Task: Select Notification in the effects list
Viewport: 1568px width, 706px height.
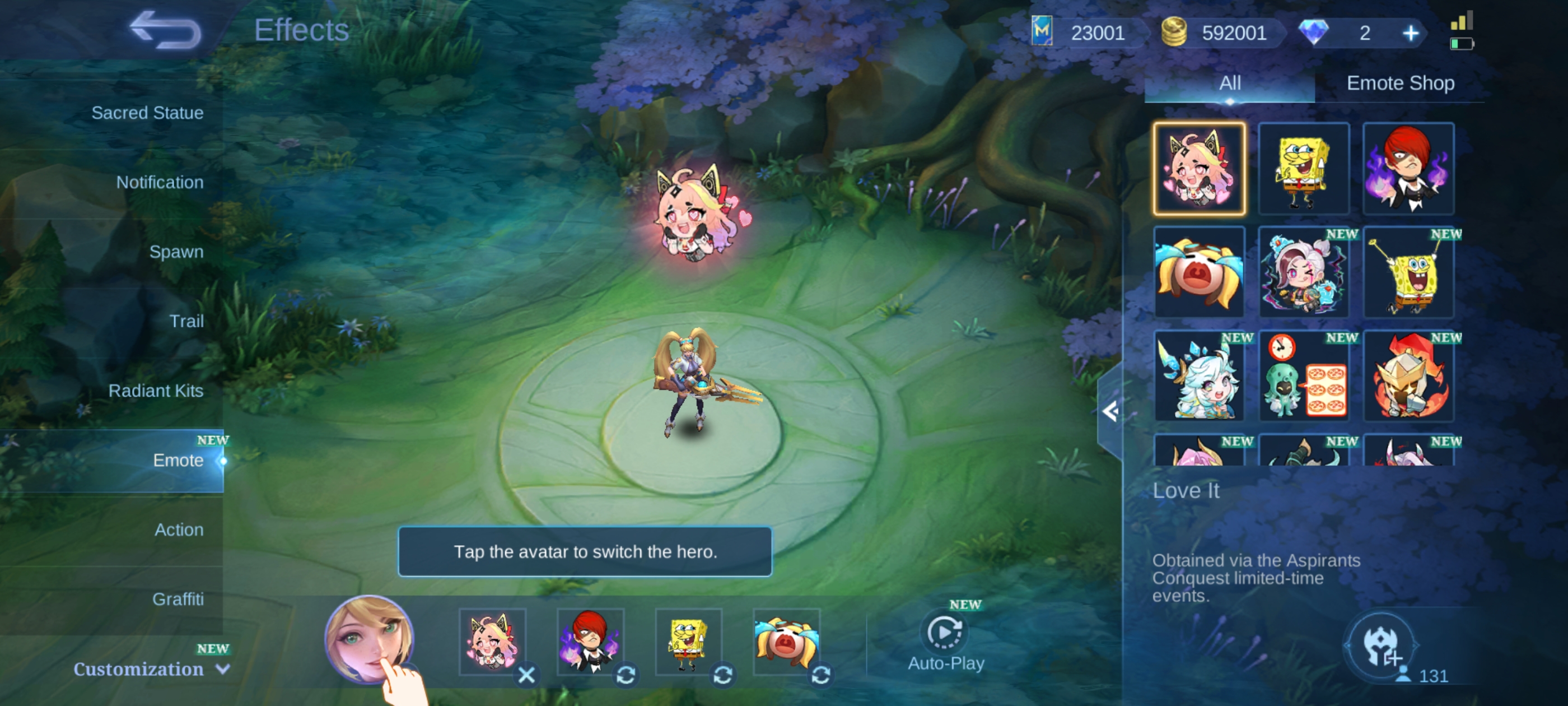Action: (160, 182)
